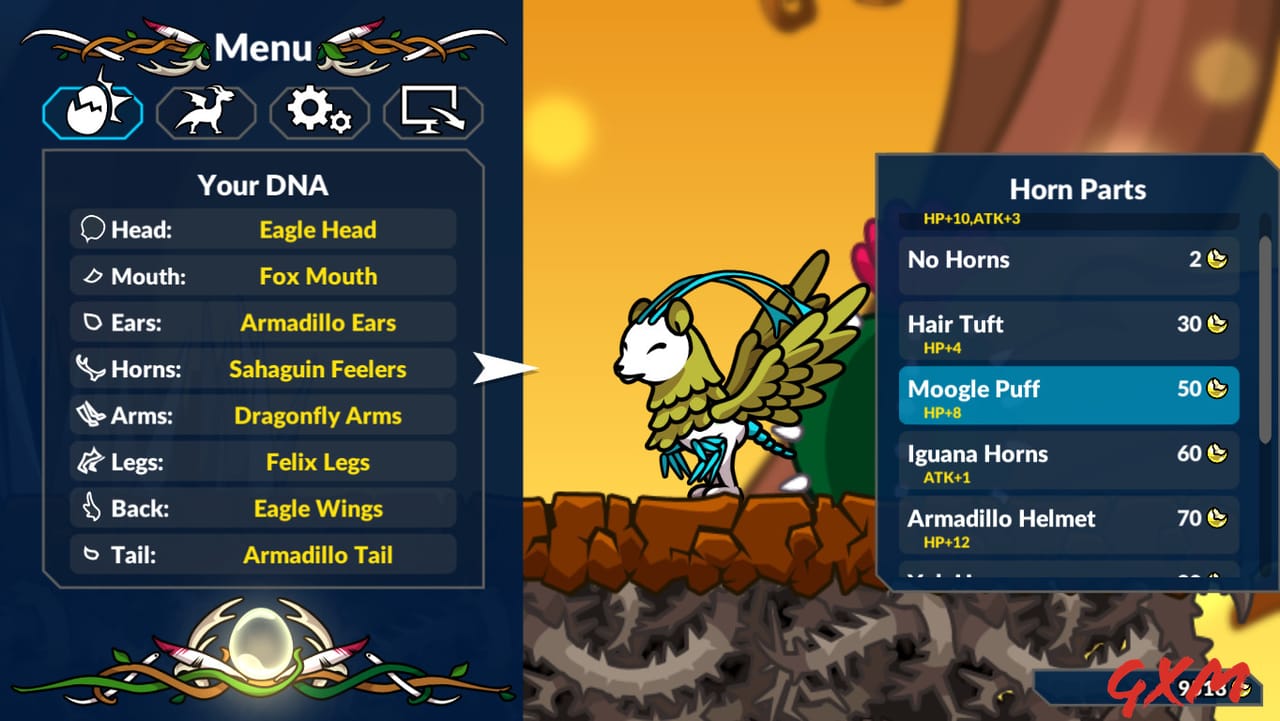Click the Head speech bubble icon
This screenshot has height=721, width=1280.
pos(90,229)
